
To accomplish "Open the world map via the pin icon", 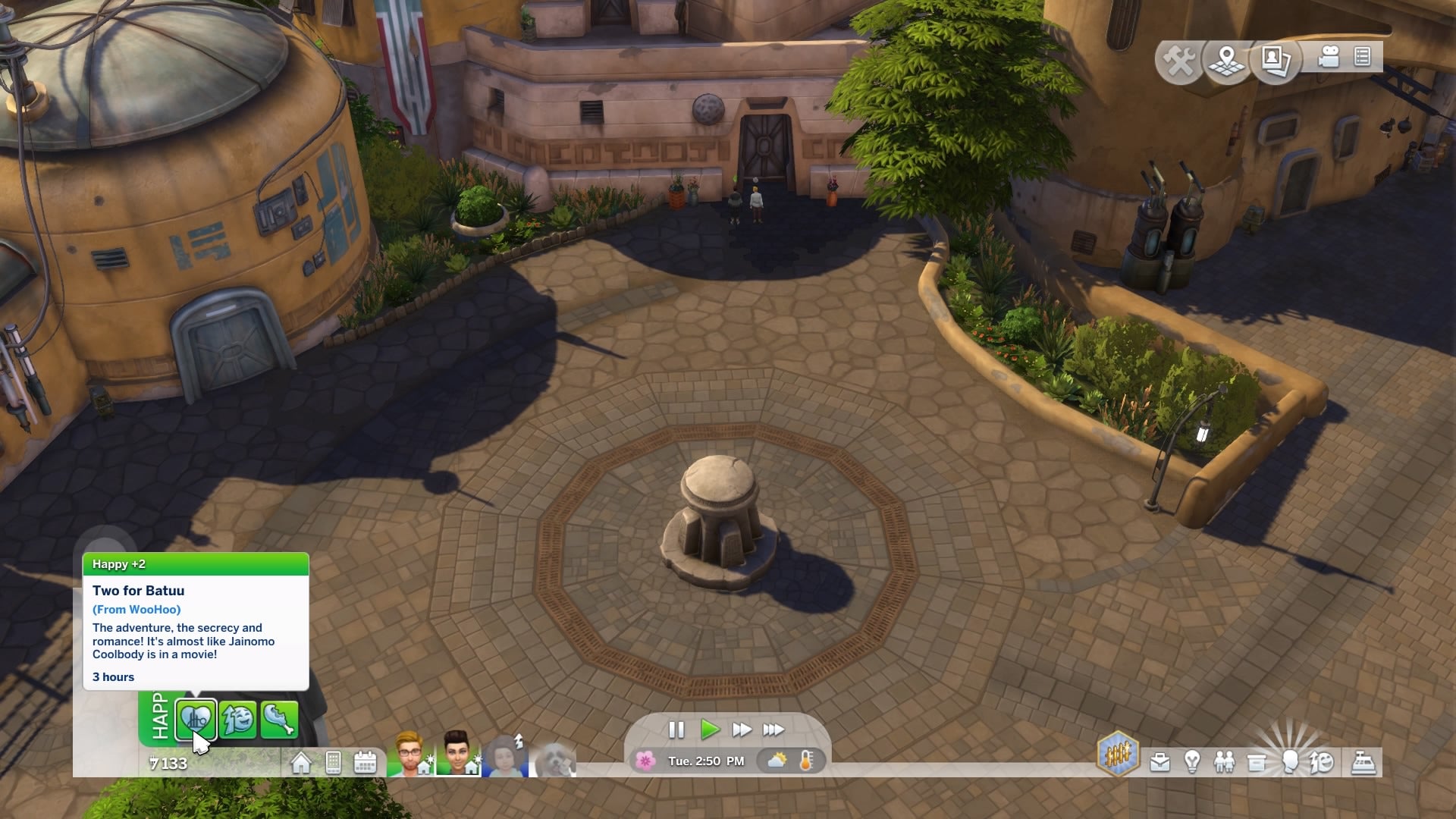I will [x=1227, y=59].
